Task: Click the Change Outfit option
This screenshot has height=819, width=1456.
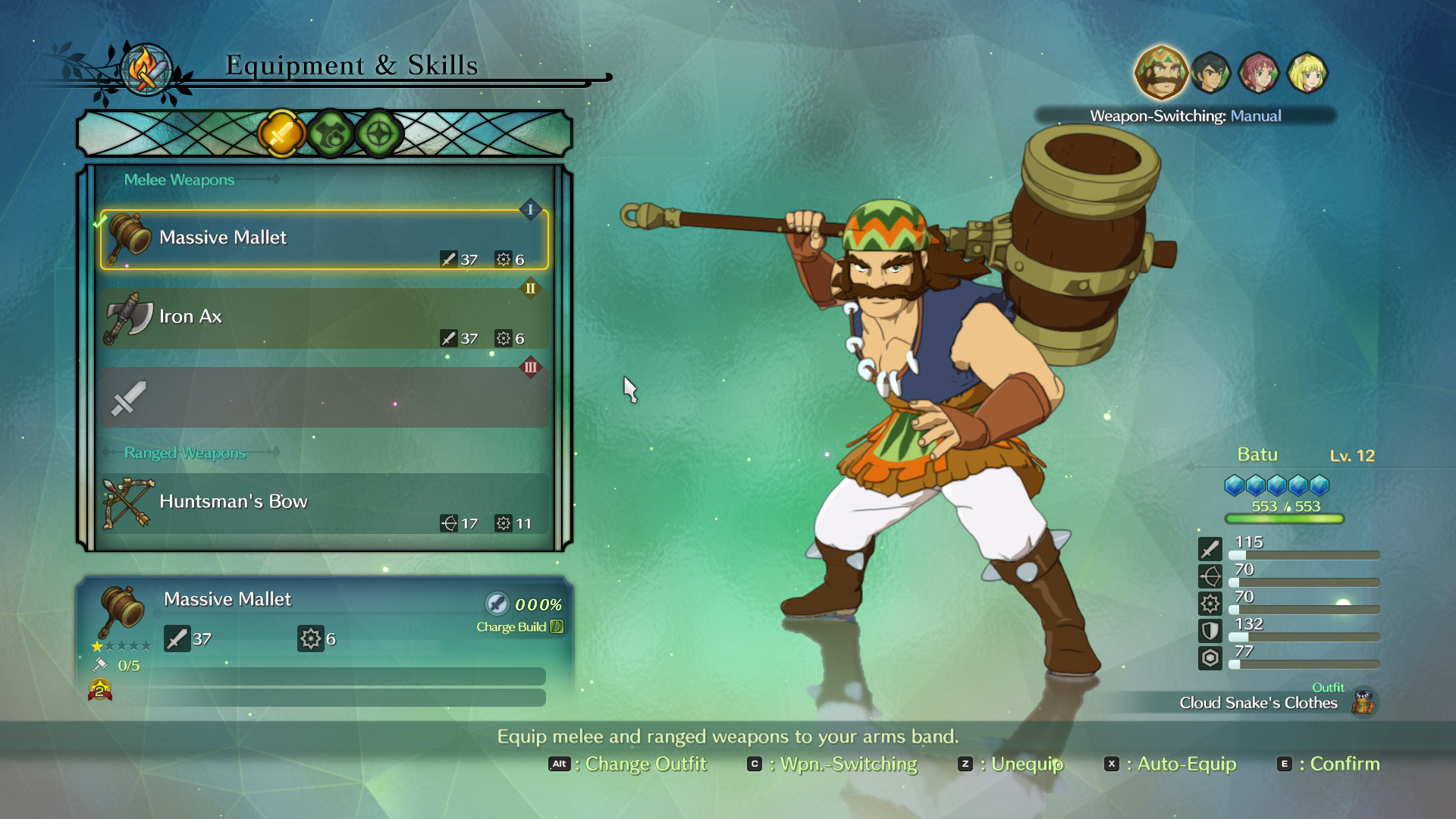Action: (x=628, y=764)
